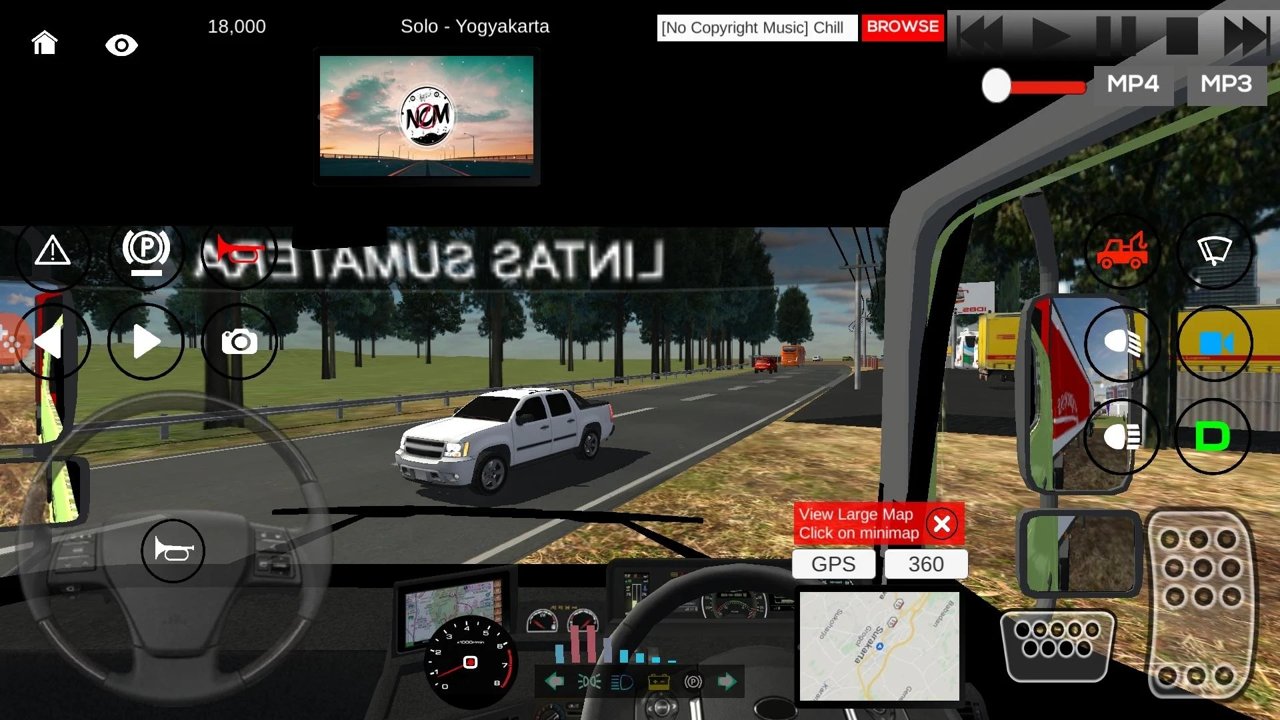Shift the green D gear selector
This screenshot has width=1280, height=720.
1212,437
